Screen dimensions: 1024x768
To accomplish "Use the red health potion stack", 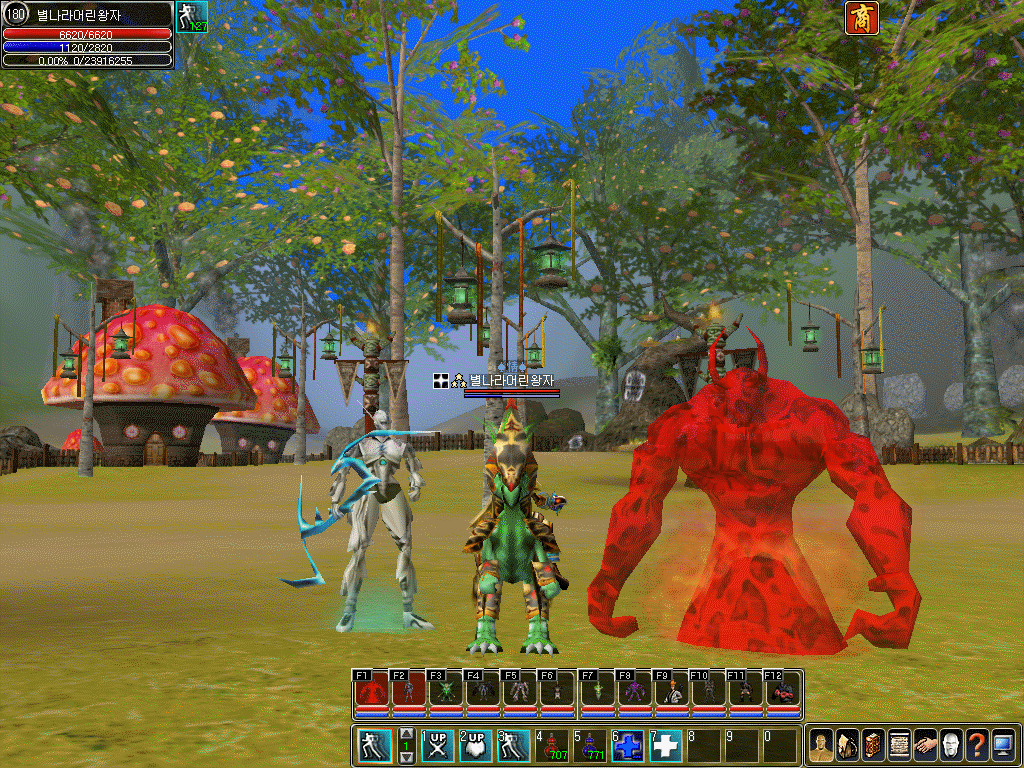I will click(x=552, y=746).
